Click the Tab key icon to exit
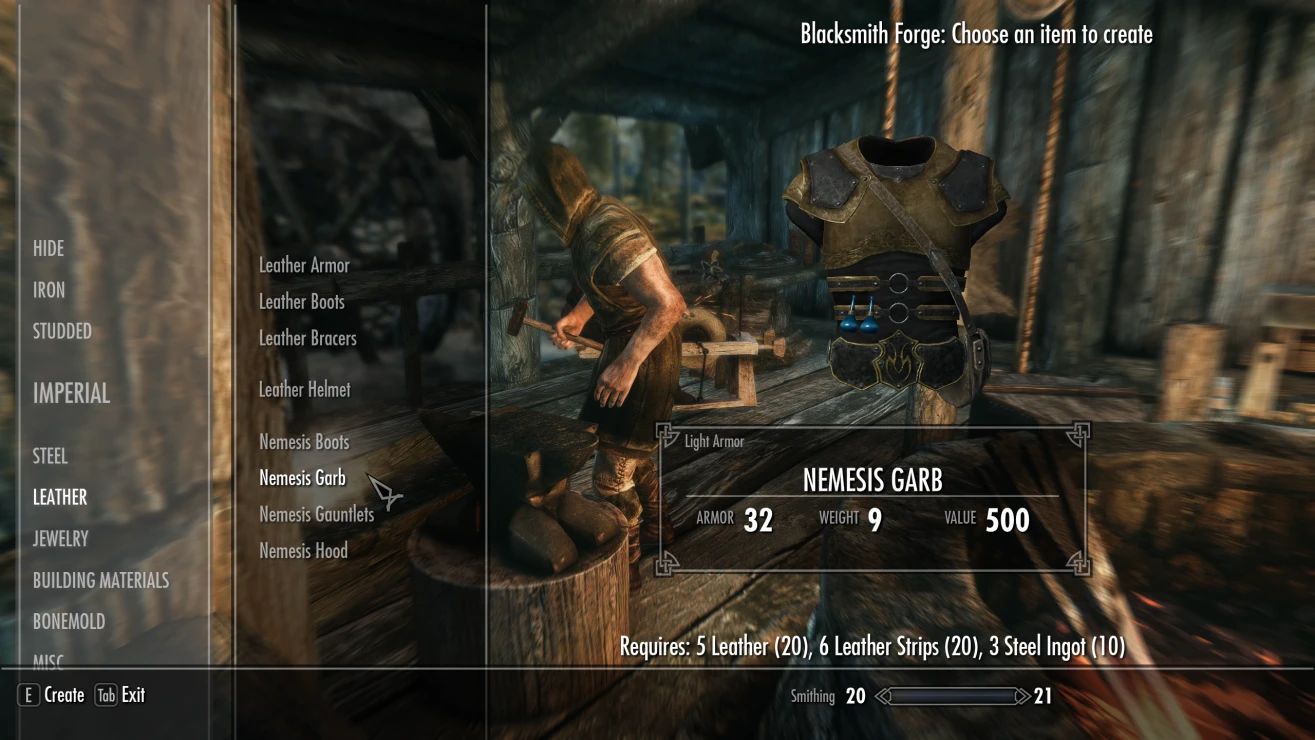The width and height of the screenshot is (1315, 740). pyautogui.click(x=107, y=695)
